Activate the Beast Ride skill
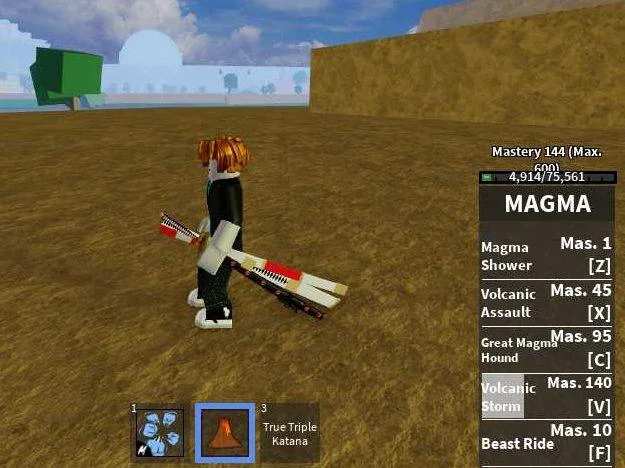This screenshot has height=468, width=625. coord(546,443)
